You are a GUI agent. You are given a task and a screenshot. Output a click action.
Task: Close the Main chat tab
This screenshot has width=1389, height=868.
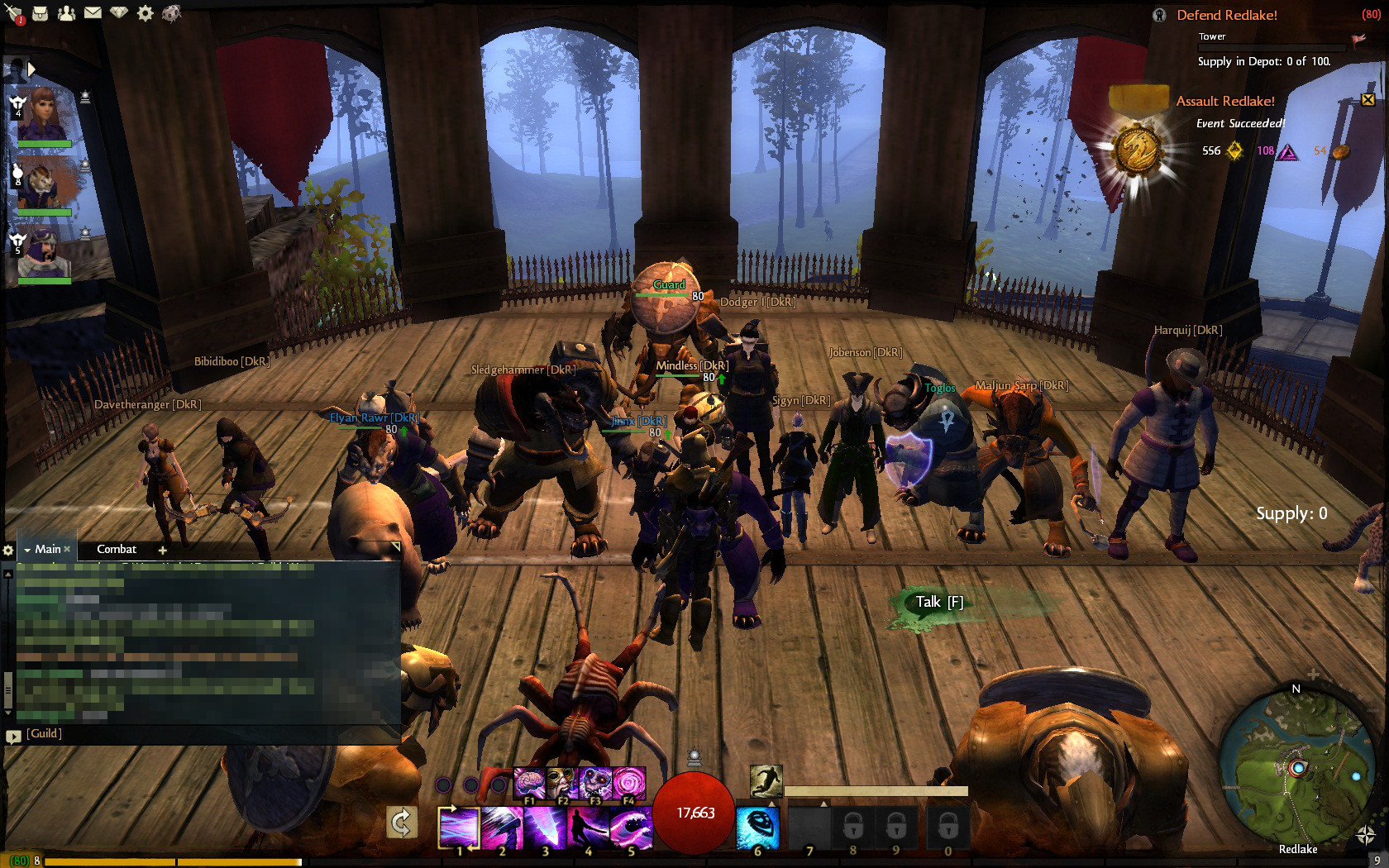point(67,550)
